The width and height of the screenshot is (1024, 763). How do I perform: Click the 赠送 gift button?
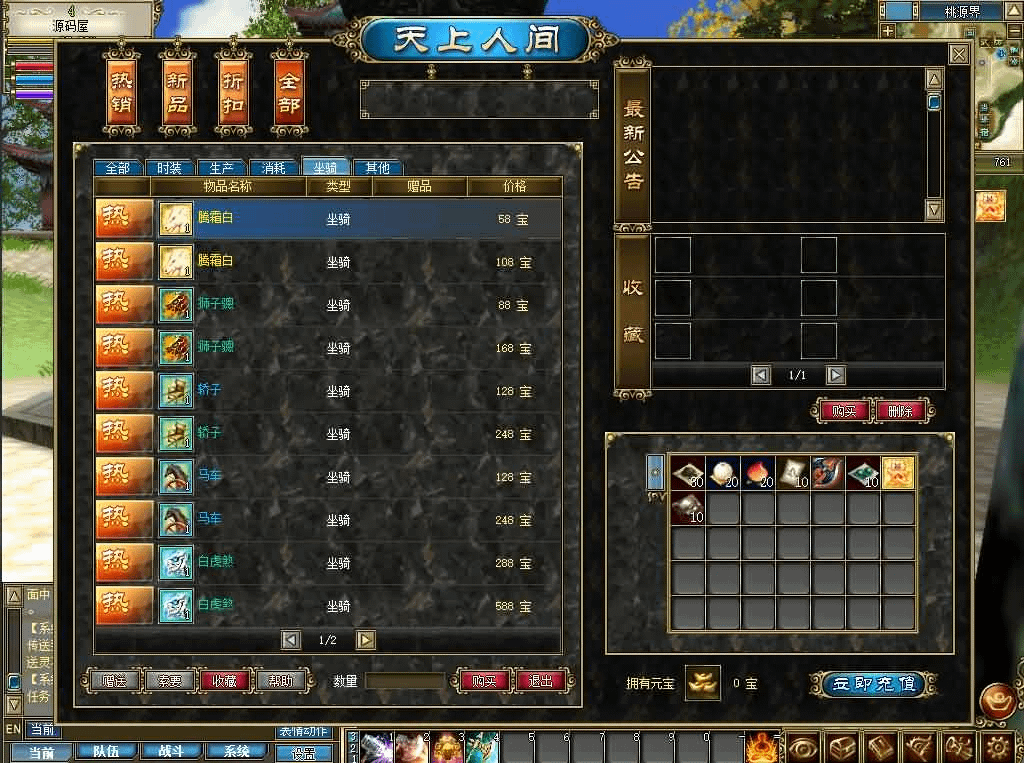tap(115, 681)
